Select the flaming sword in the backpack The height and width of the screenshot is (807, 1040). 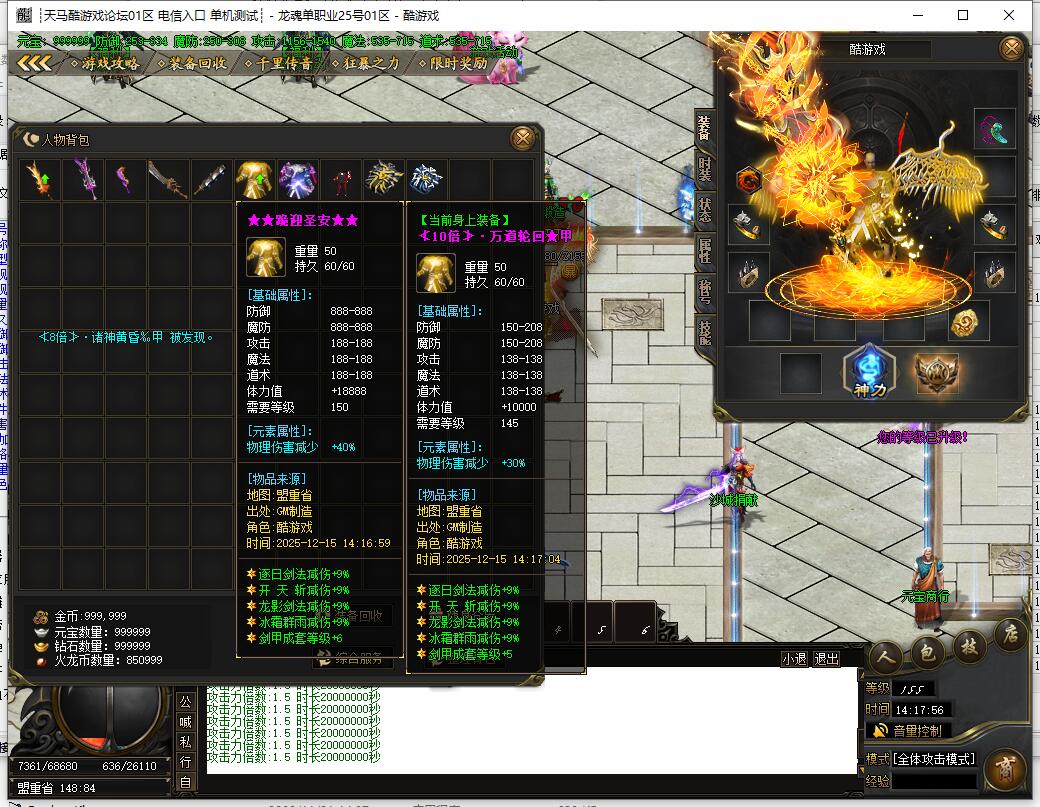point(39,180)
